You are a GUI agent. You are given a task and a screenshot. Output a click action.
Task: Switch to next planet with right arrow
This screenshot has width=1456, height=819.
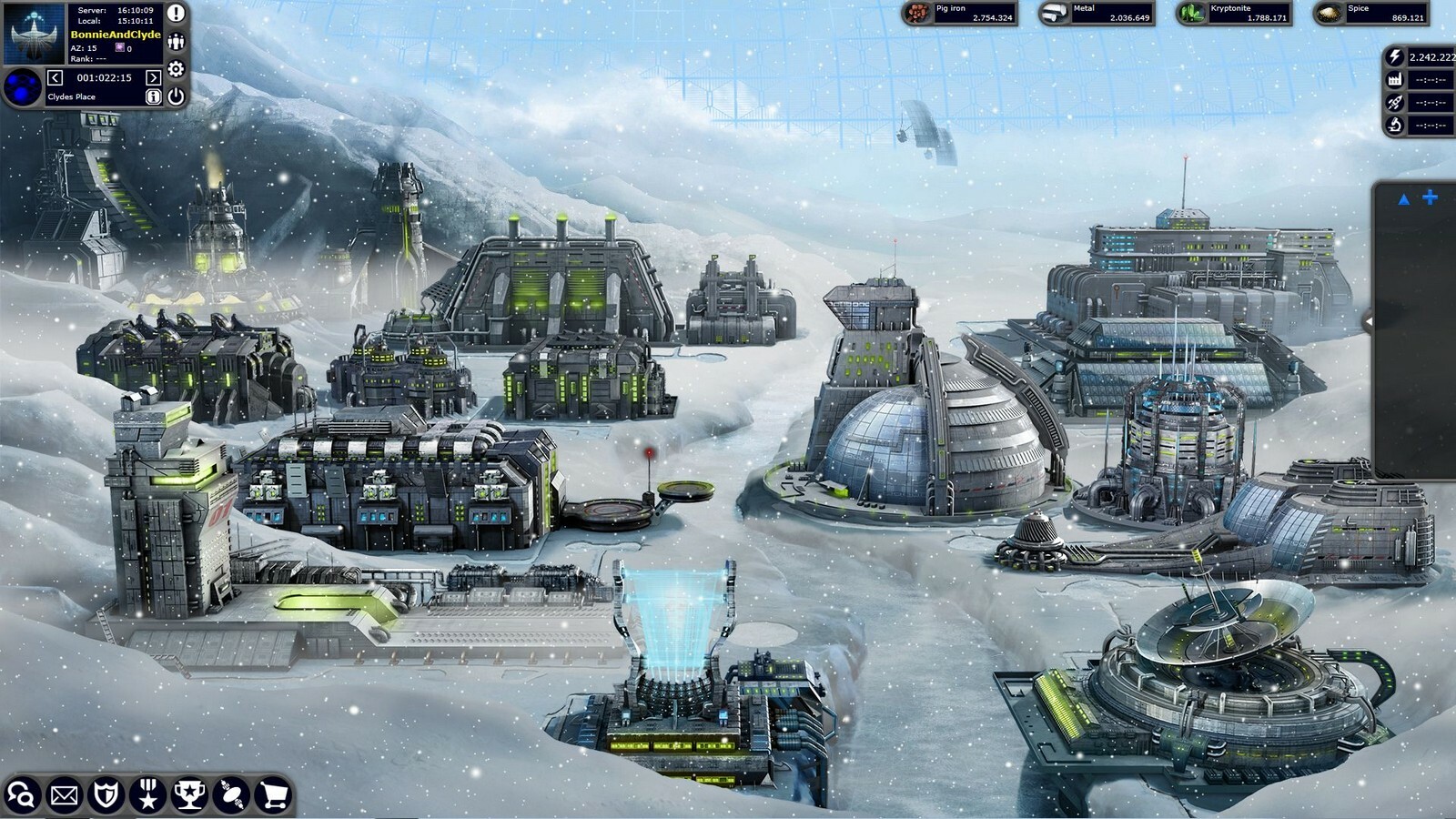(x=153, y=77)
